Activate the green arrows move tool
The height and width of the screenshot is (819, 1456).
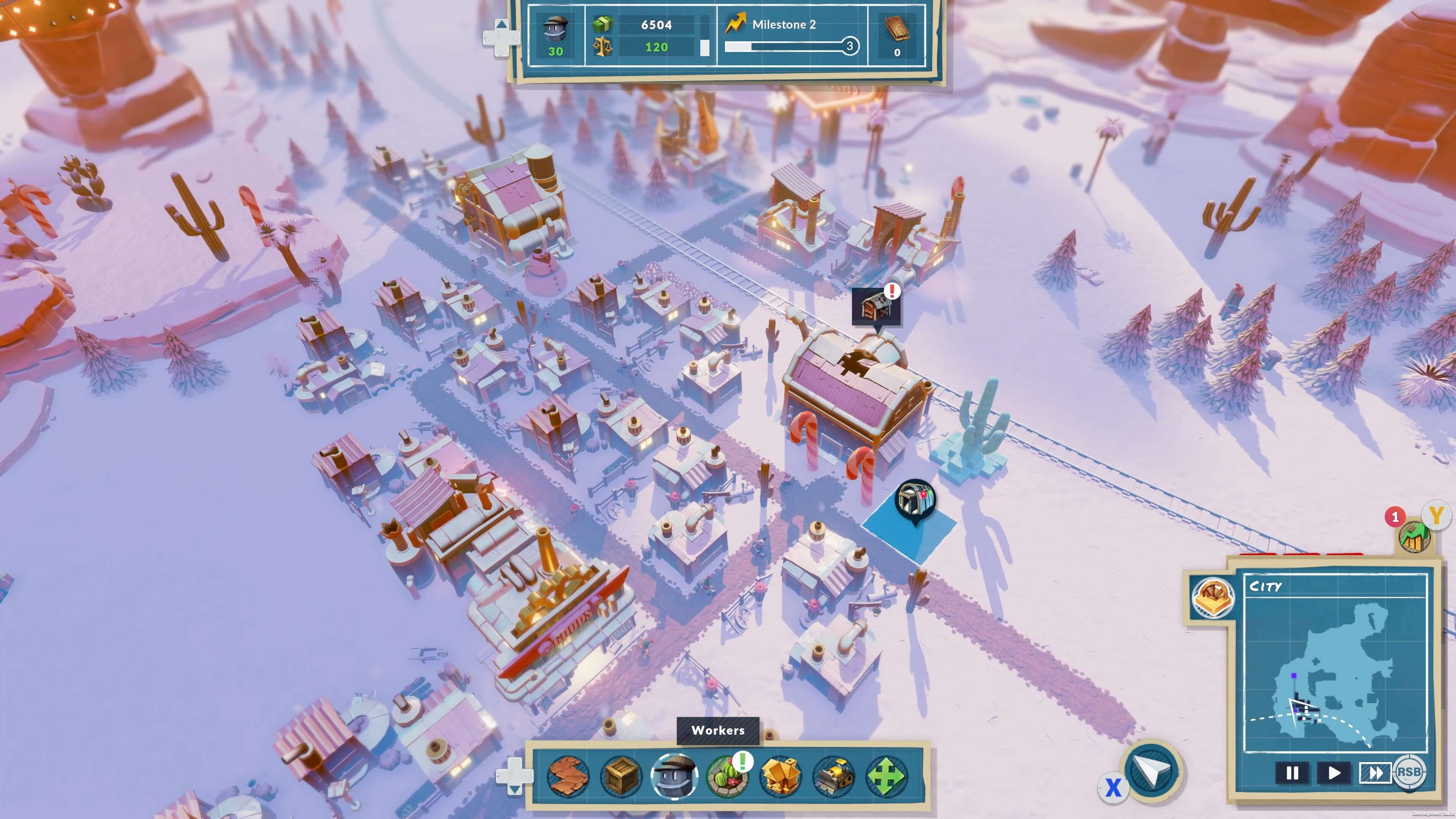click(x=886, y=777)
